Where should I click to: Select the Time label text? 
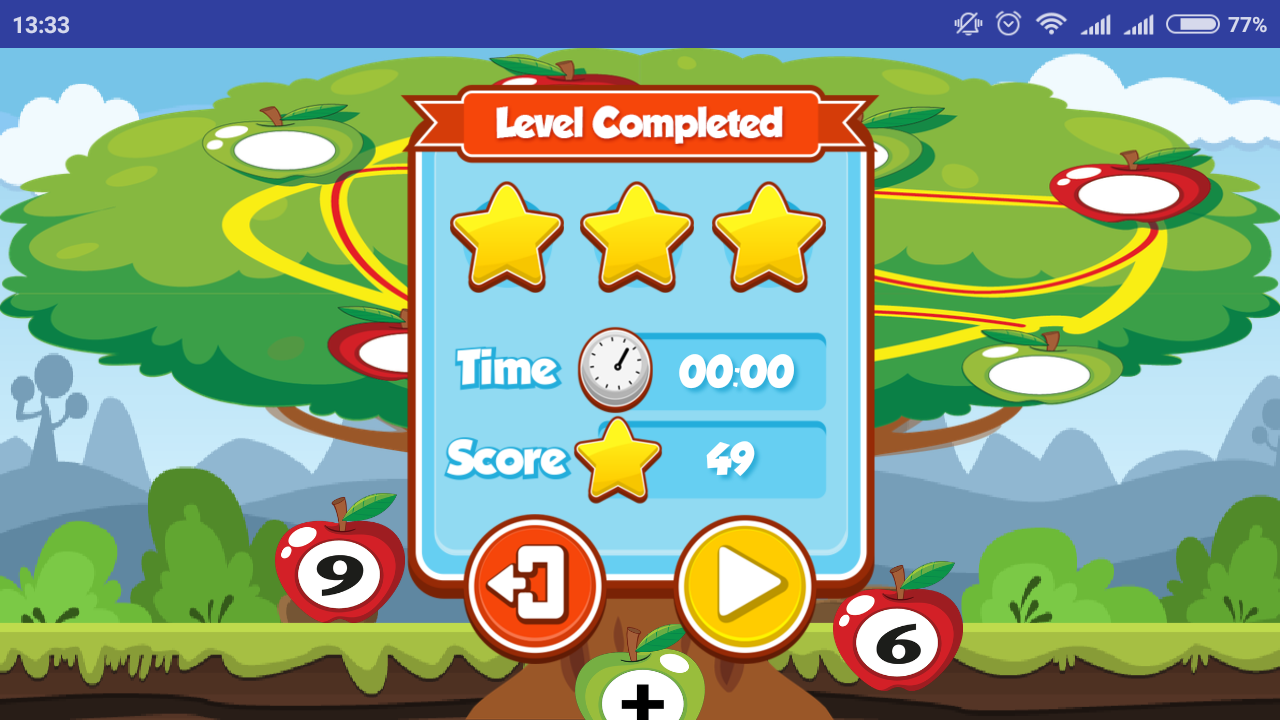pos(508,369)
